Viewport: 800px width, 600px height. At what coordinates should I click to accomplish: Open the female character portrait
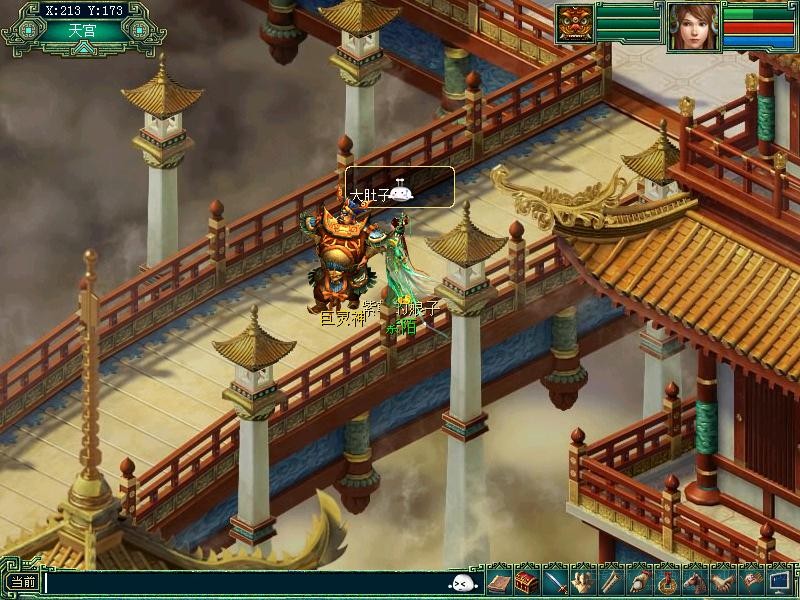693,26
